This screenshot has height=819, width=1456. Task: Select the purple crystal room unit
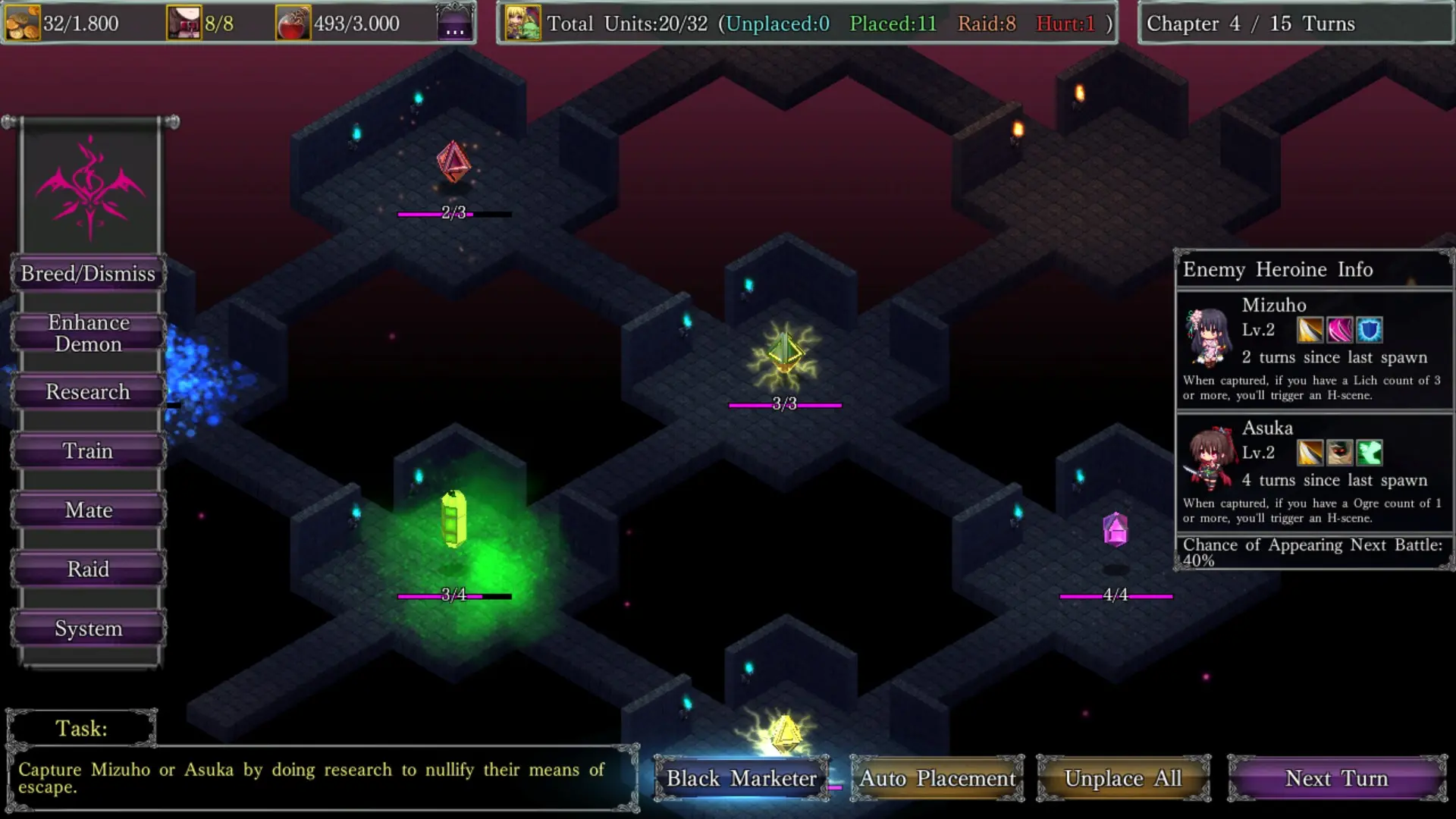click(1116, 529)
